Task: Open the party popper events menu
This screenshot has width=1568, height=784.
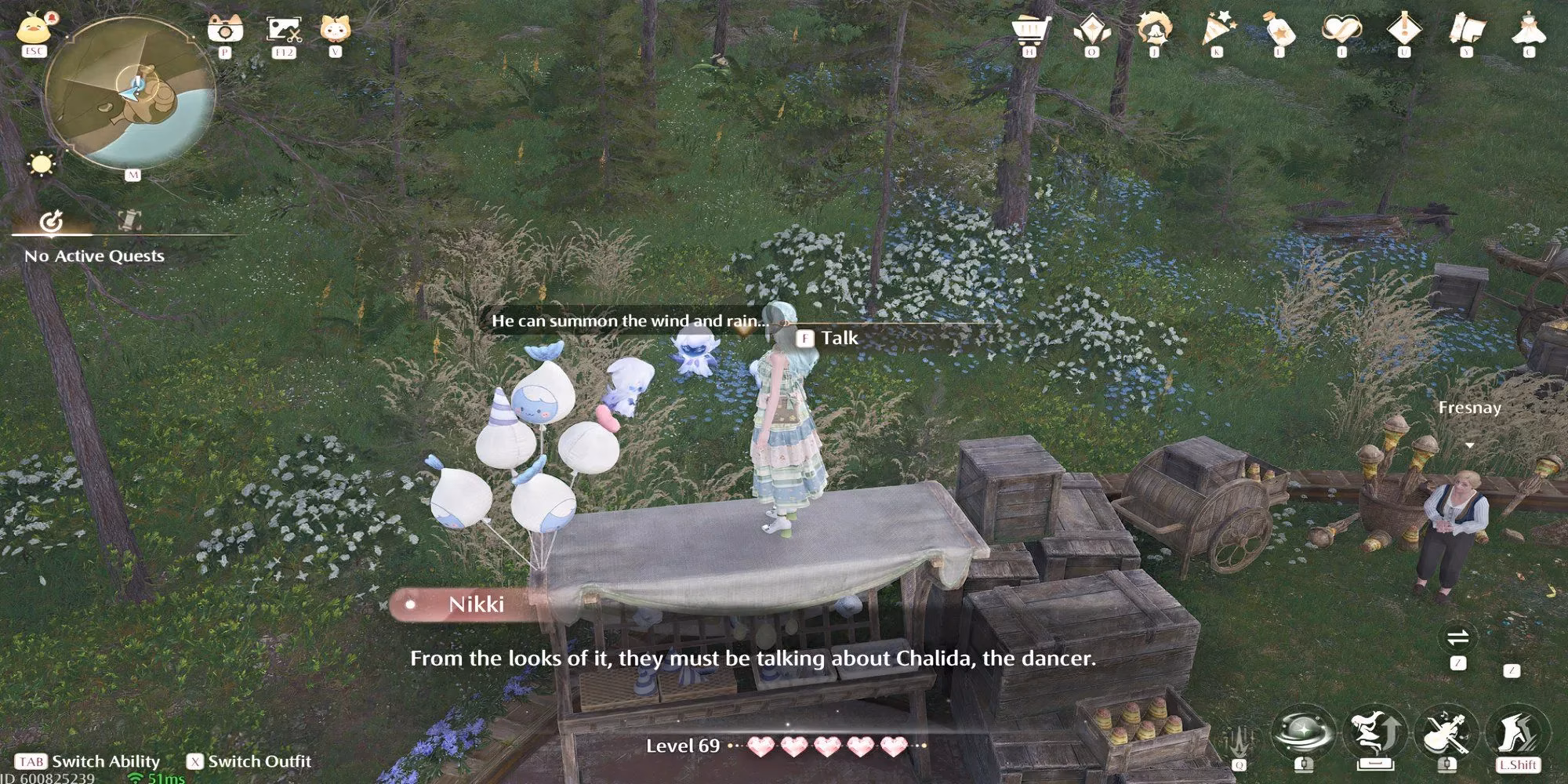Action: pyautogui.click(x=1217, y=31)
